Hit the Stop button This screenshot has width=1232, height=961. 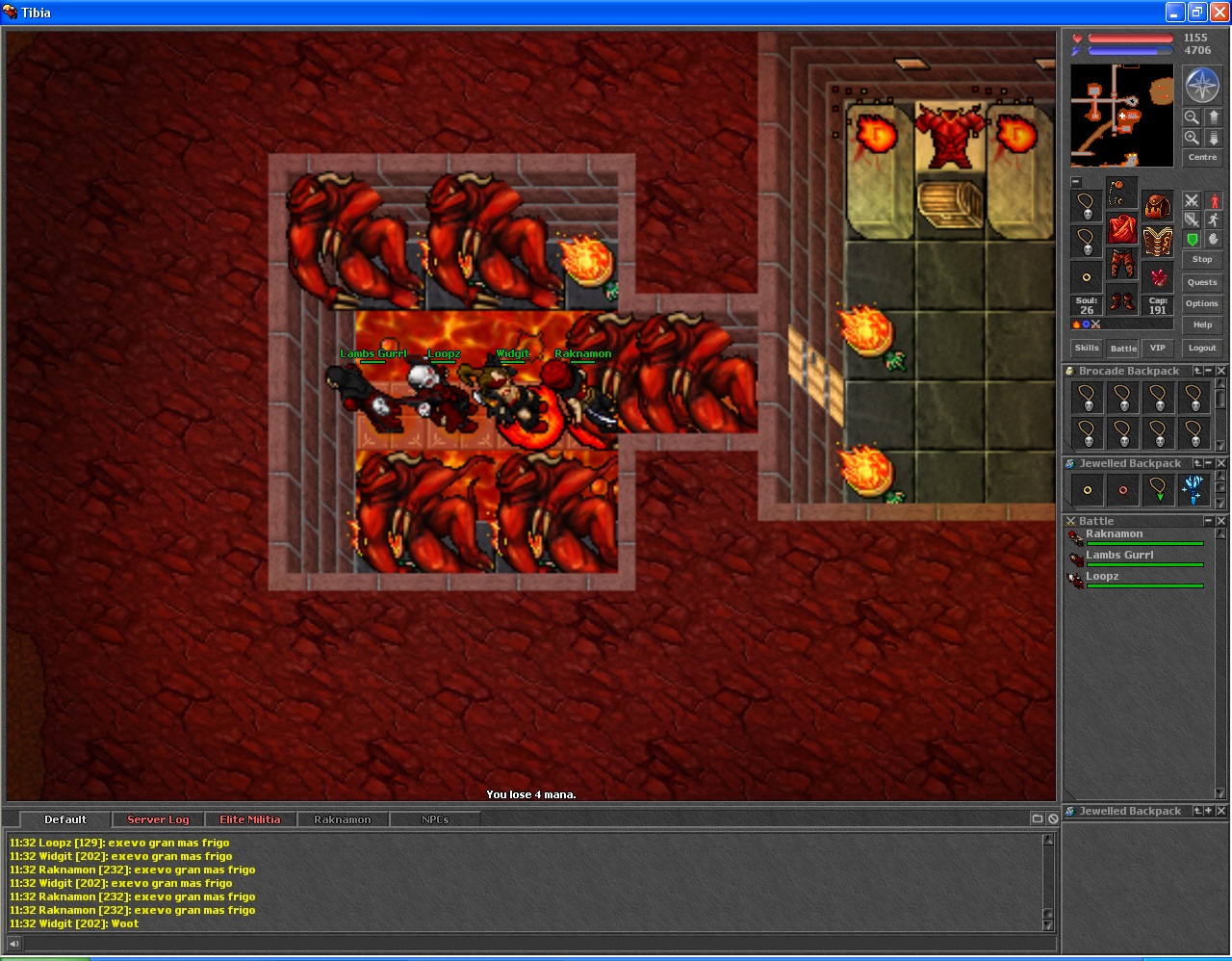point(1202,259)
